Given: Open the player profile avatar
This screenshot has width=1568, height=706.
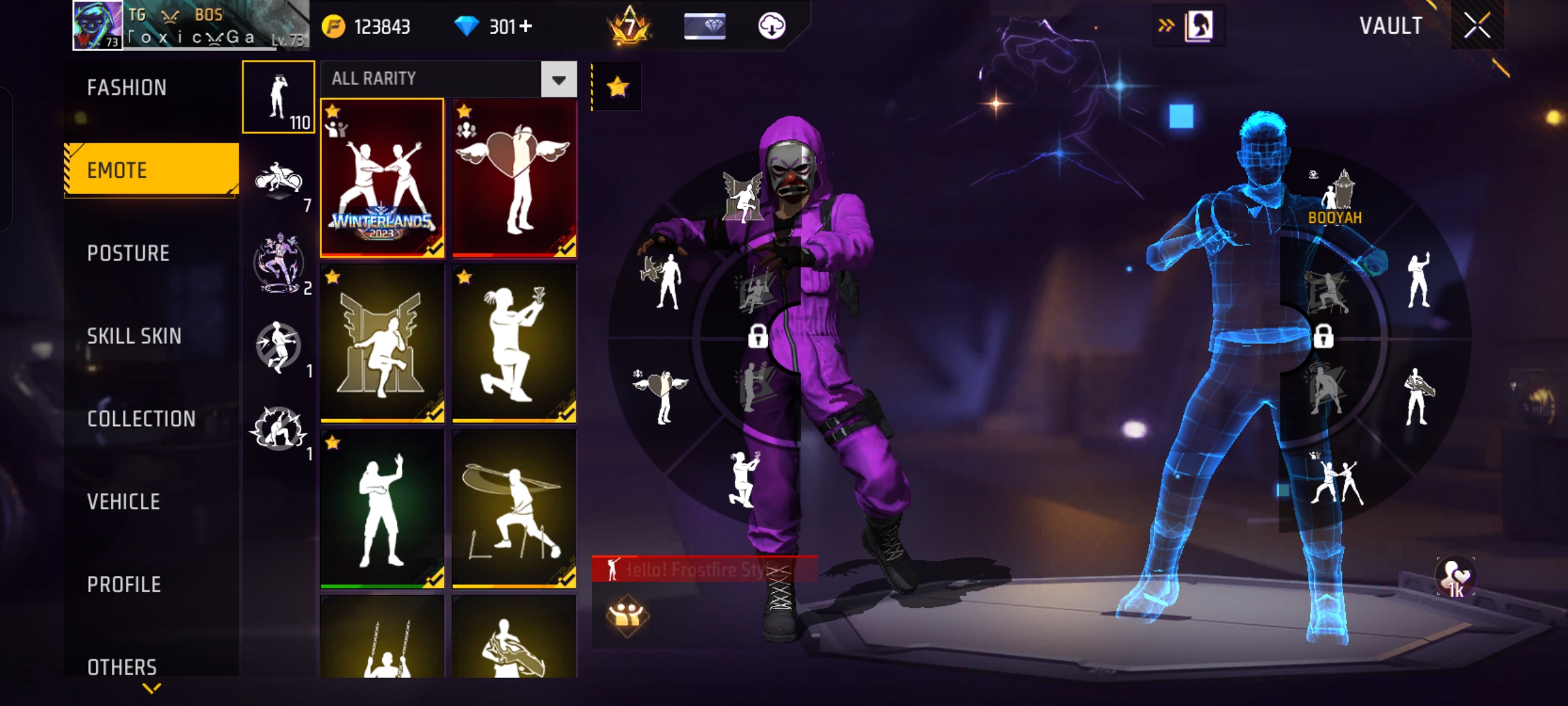Looking at the screenshot, I should pyautogui.click(x=97, y=25).
